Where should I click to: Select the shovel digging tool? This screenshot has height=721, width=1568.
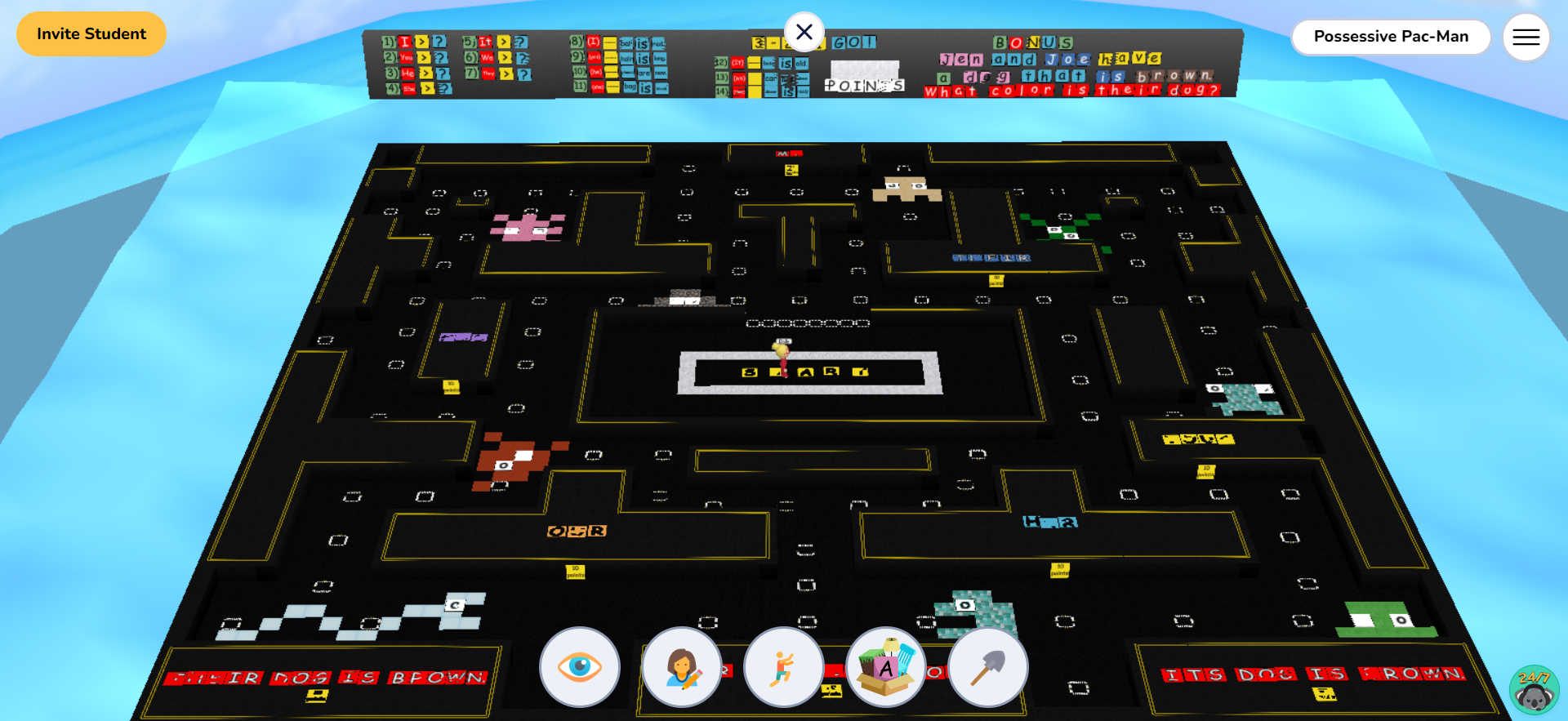click(987, 667)
